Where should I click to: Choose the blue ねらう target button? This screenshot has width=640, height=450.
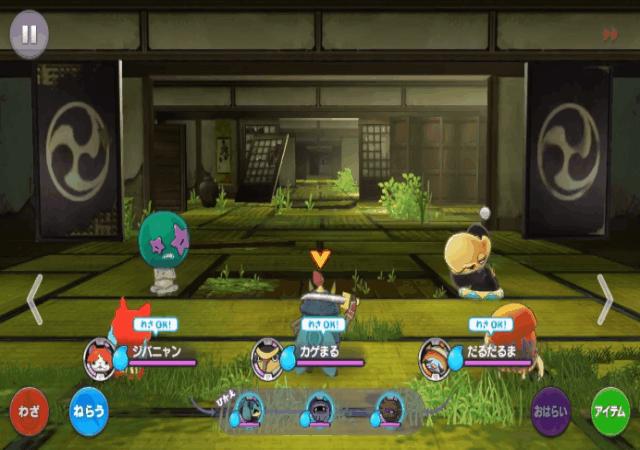pos(88,410)
